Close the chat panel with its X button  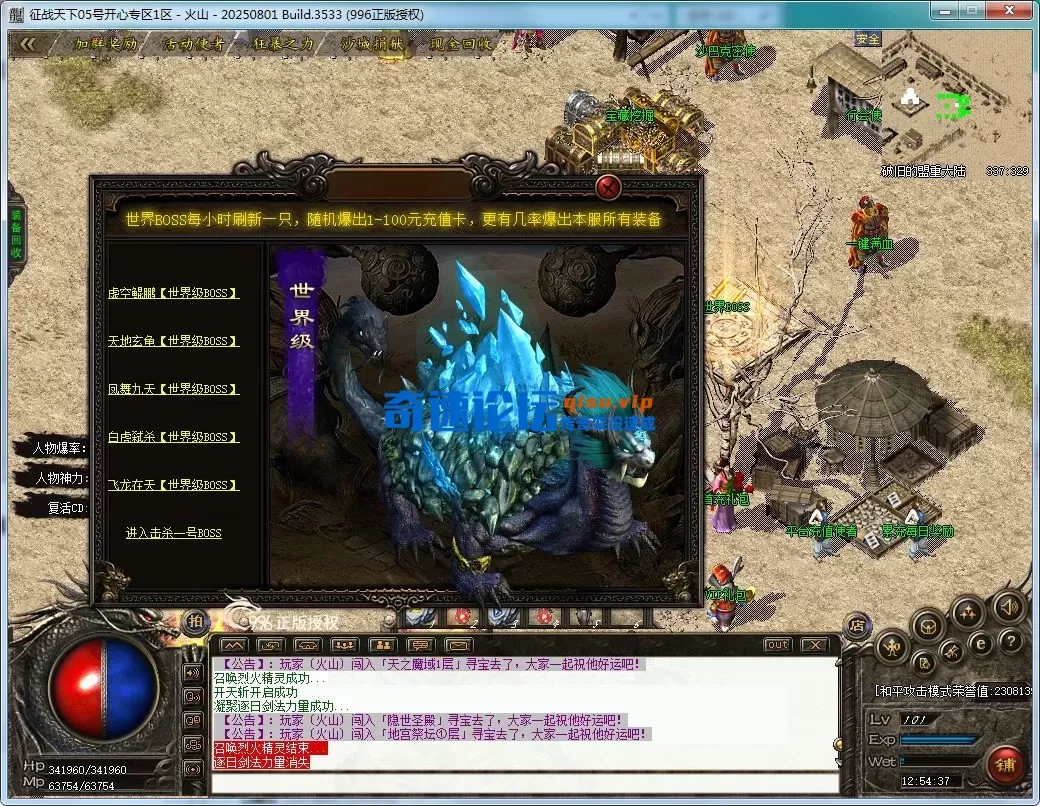[x=815, y=645]
